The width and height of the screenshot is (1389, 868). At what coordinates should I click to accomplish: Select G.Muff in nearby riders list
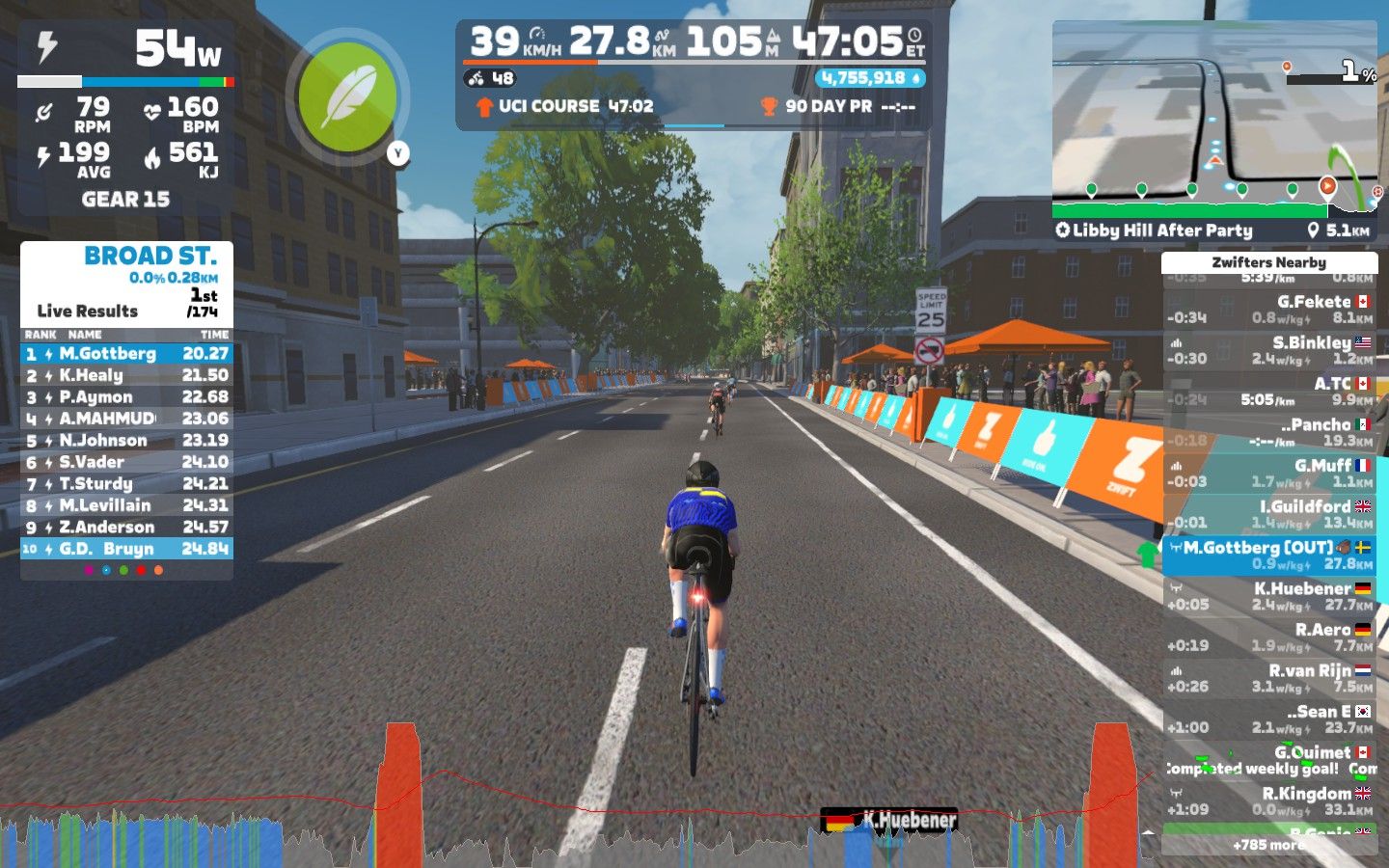(1268, 473)
